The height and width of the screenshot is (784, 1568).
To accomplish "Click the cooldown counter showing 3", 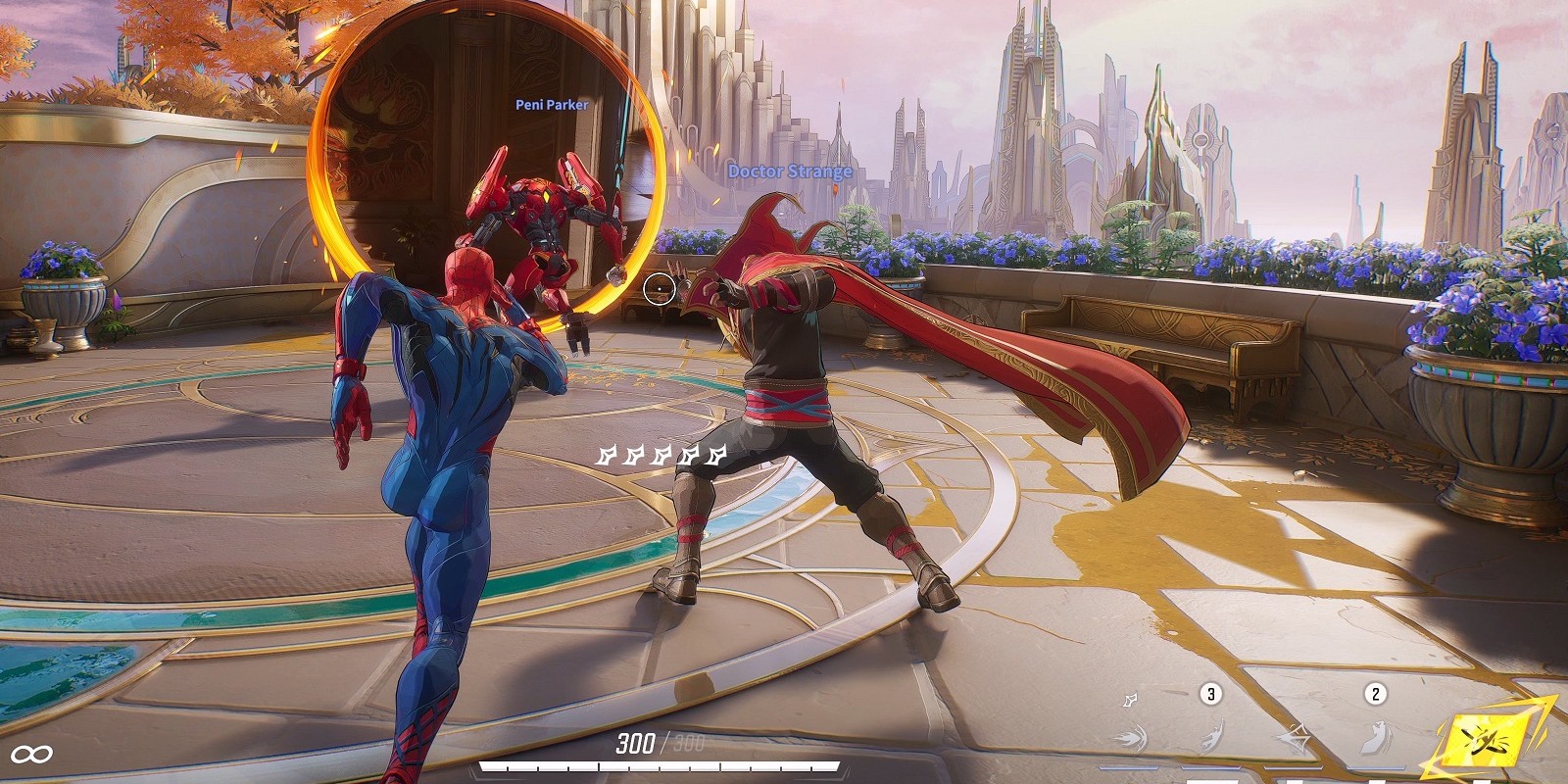I will (x=1210, y=694).
